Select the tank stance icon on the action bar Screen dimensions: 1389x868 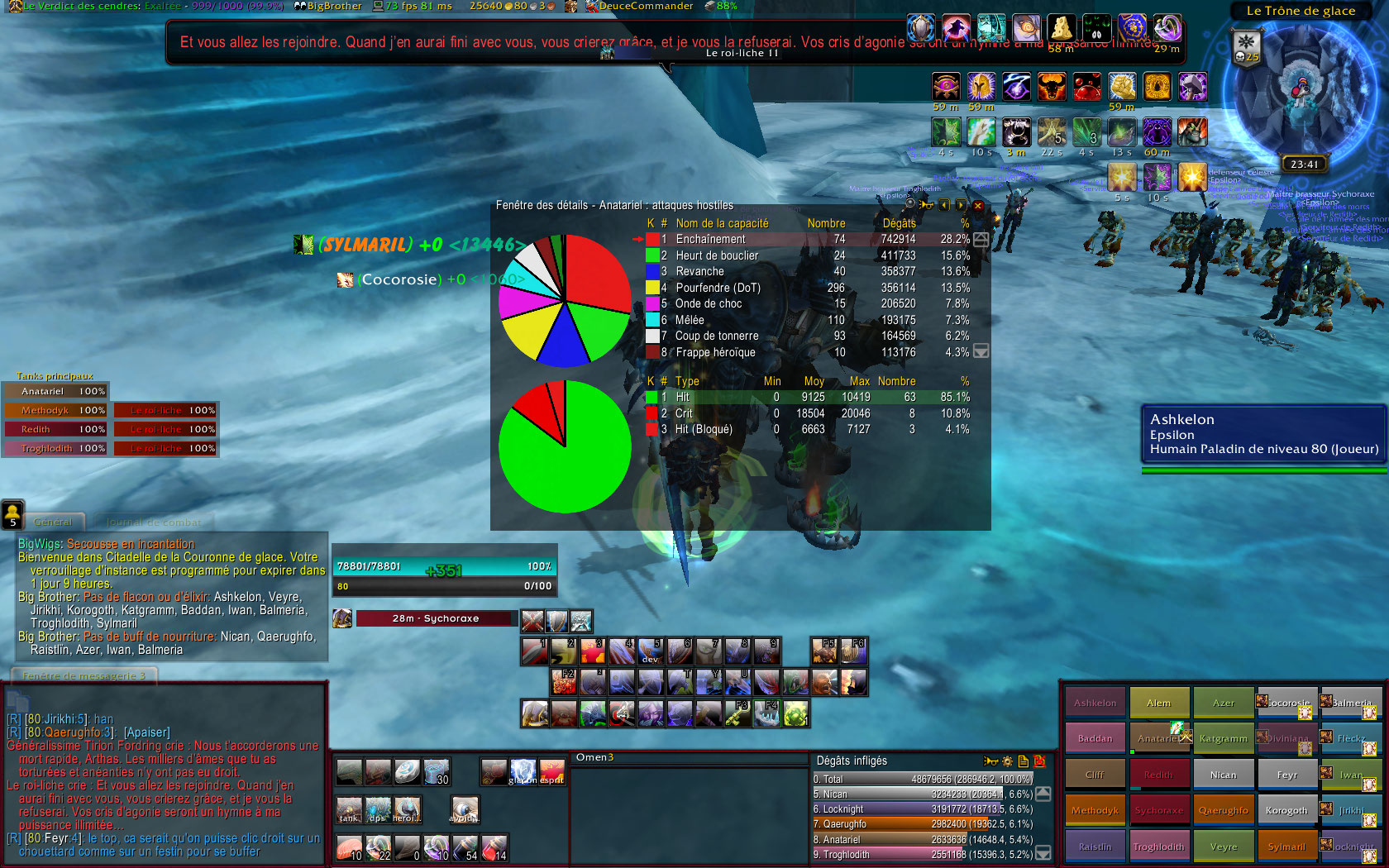(349, 810)
